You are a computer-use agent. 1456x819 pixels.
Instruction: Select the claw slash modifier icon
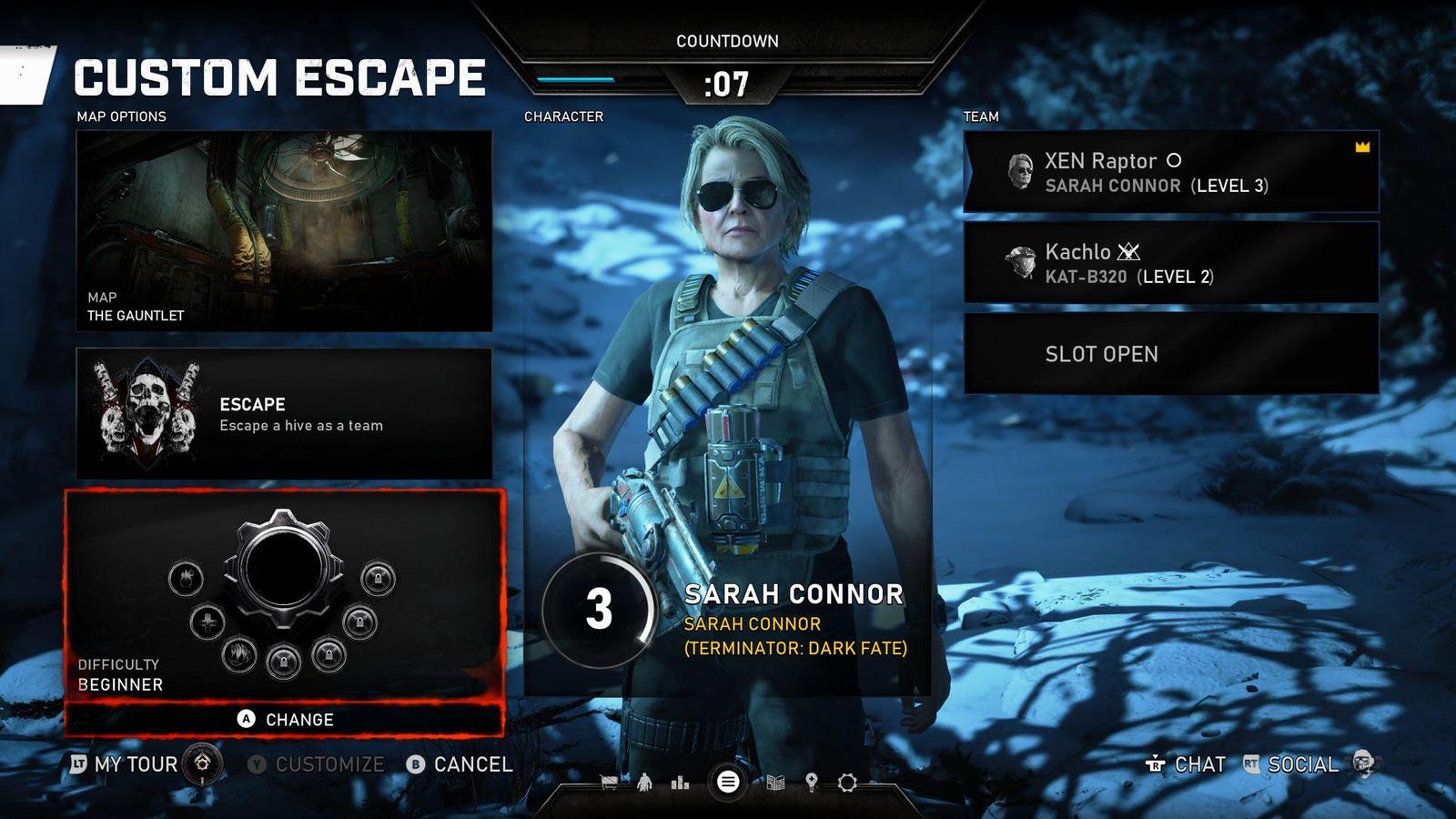tap(238, 653)
